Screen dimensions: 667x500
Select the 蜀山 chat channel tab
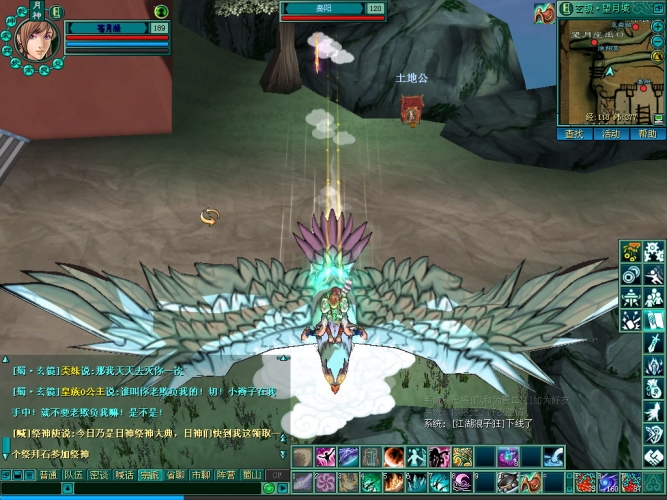point(251,475)
